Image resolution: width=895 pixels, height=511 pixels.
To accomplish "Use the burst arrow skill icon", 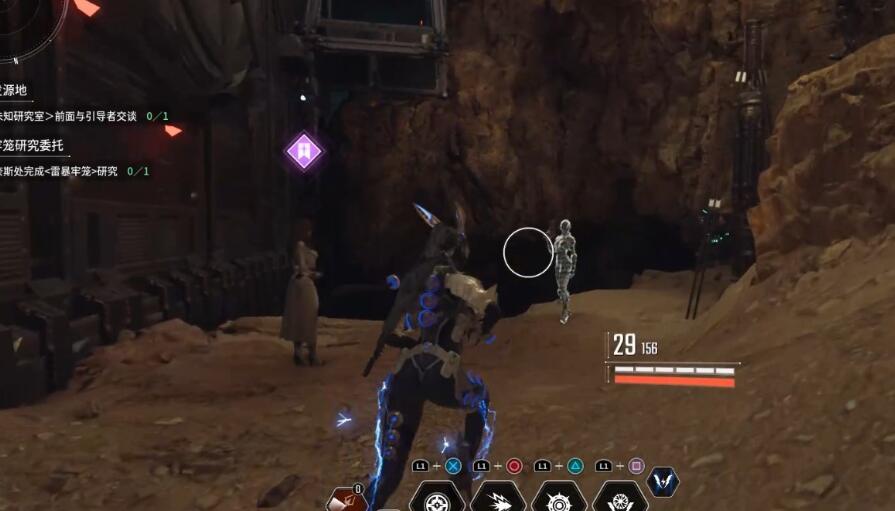I will point(497,498).
